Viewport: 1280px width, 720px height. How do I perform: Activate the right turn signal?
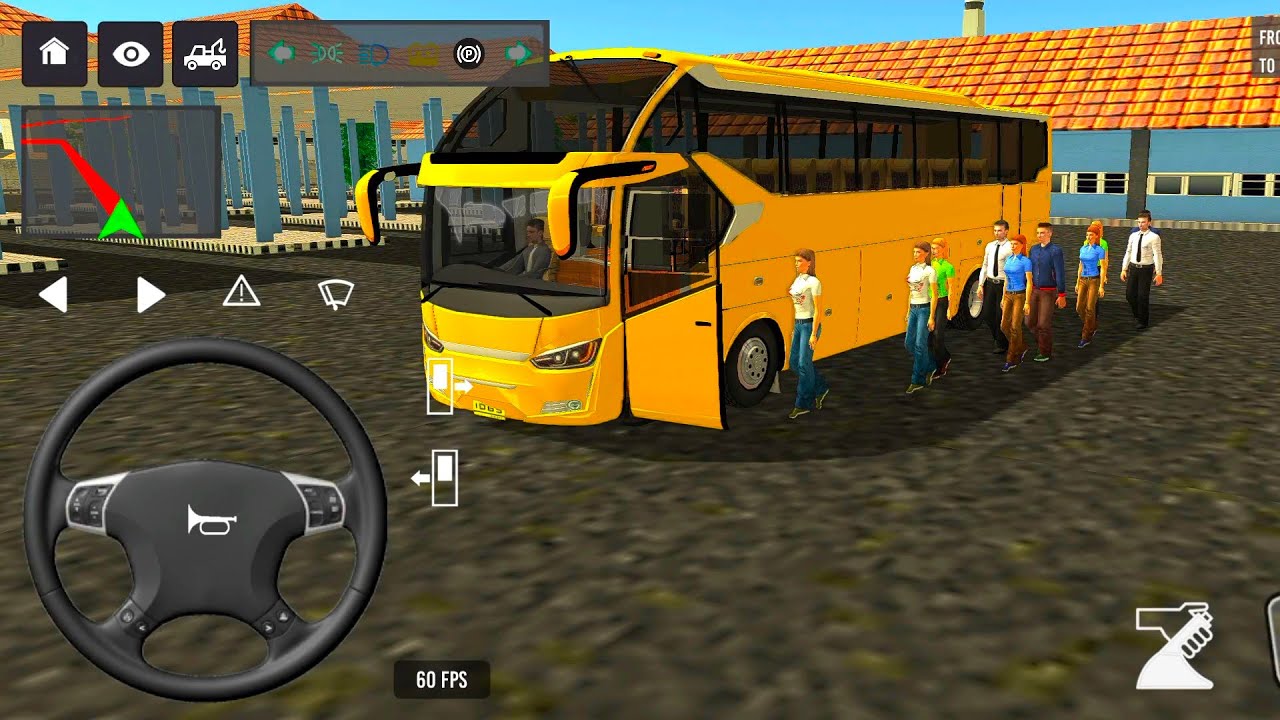[148, 294]
